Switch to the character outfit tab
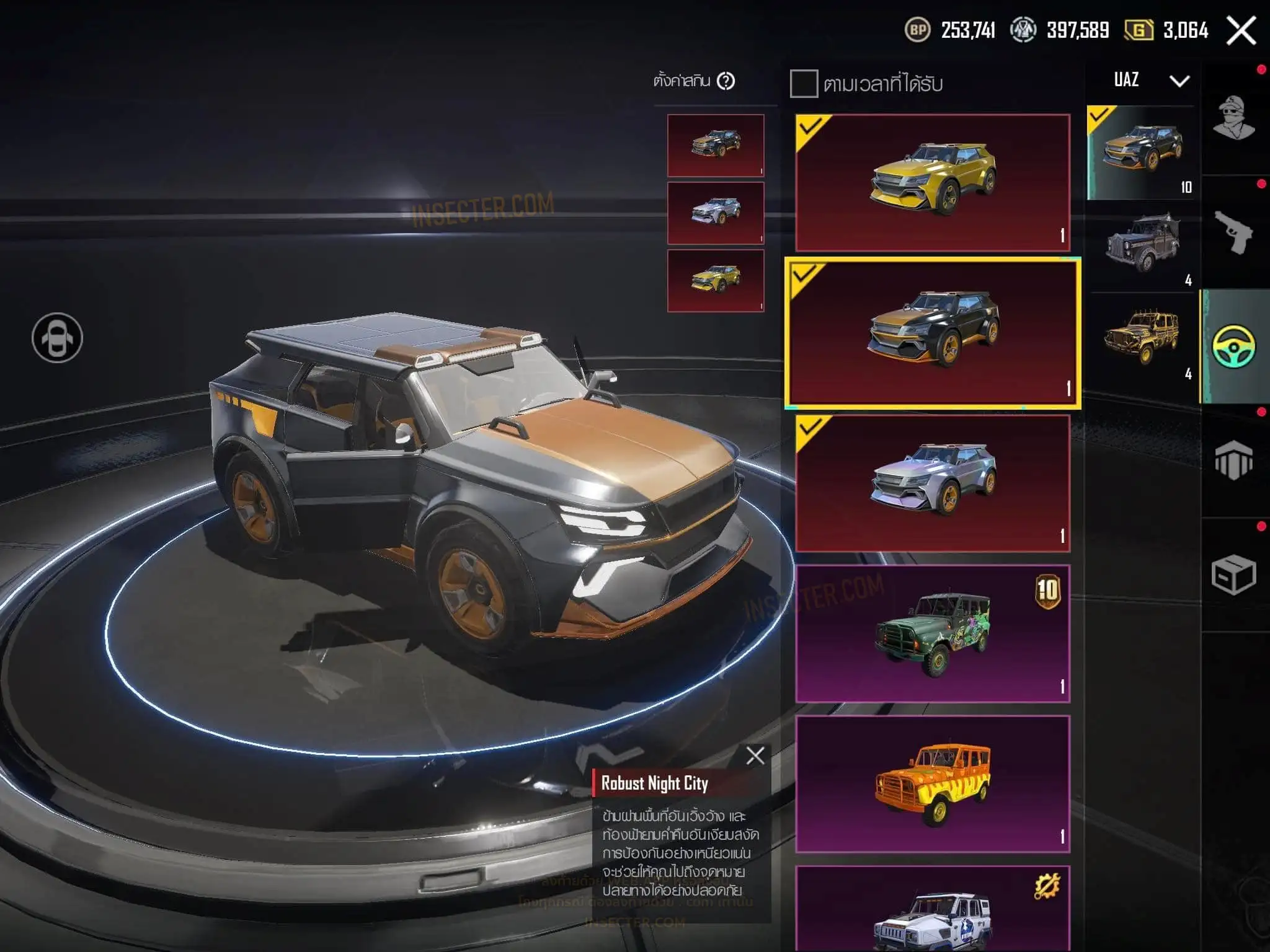 point(1234,118)
